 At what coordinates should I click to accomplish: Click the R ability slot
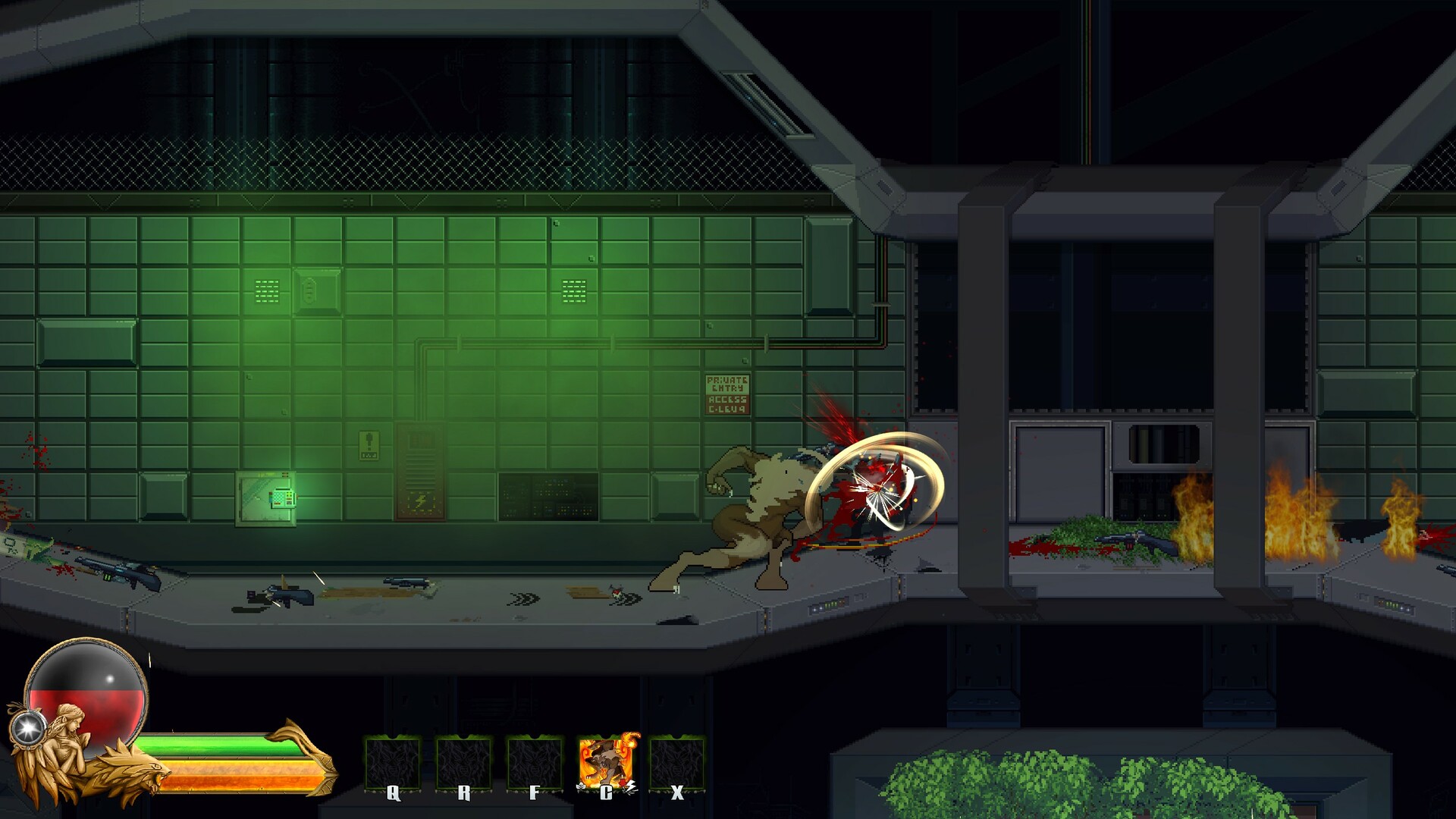[x=463, y=762]
